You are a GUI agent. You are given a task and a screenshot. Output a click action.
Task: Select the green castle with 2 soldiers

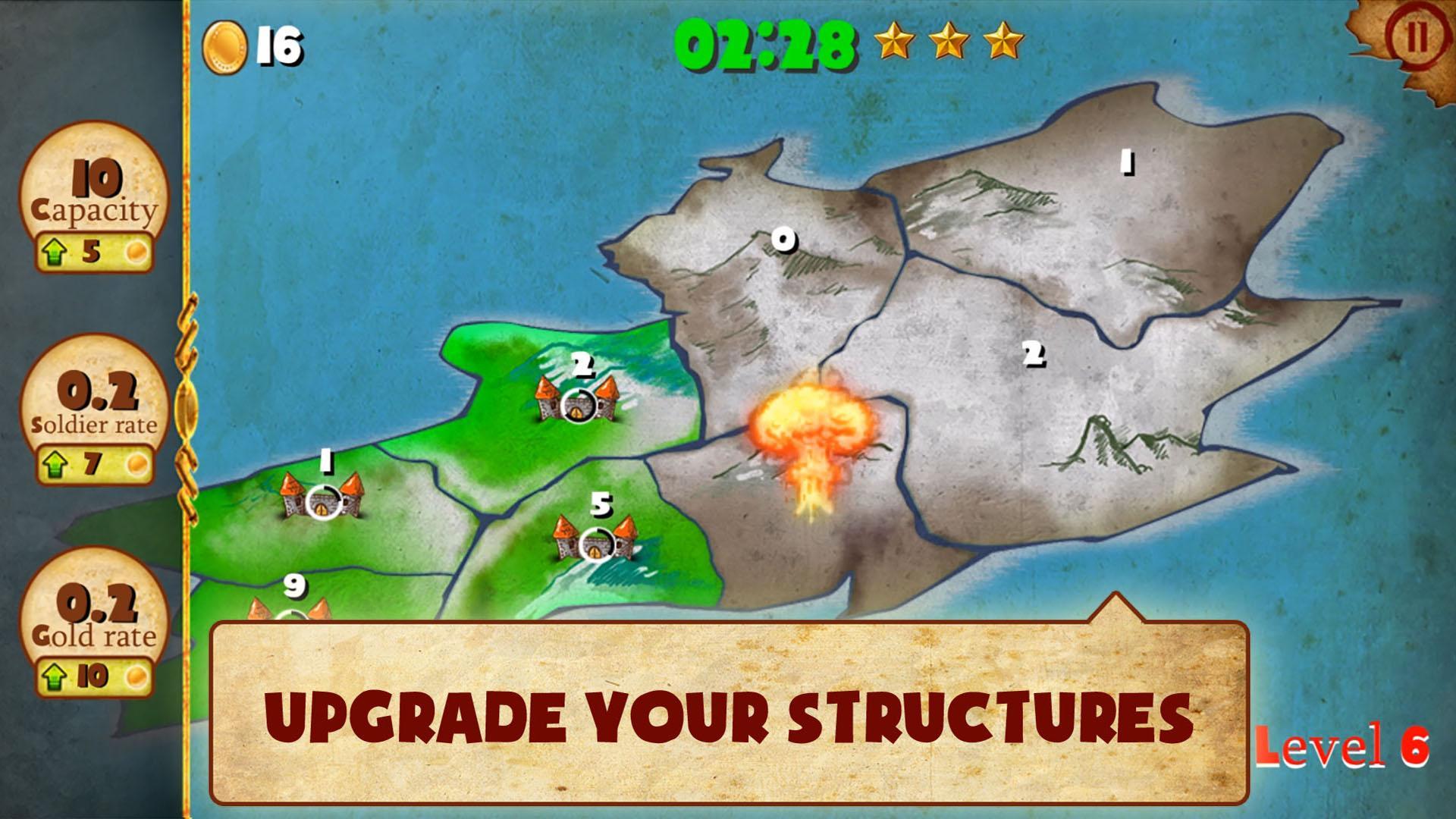(x=577, y=402)
